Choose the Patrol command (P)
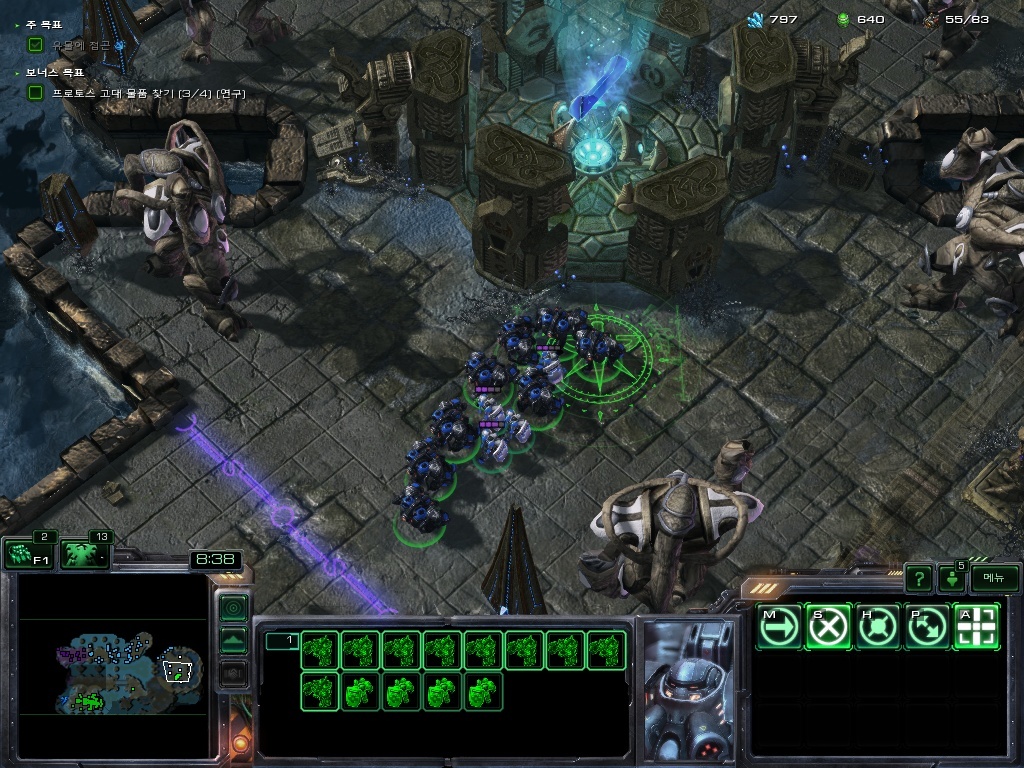Image resolution: width=1024 pixels, height=768 pixels. tap(928, 626)
